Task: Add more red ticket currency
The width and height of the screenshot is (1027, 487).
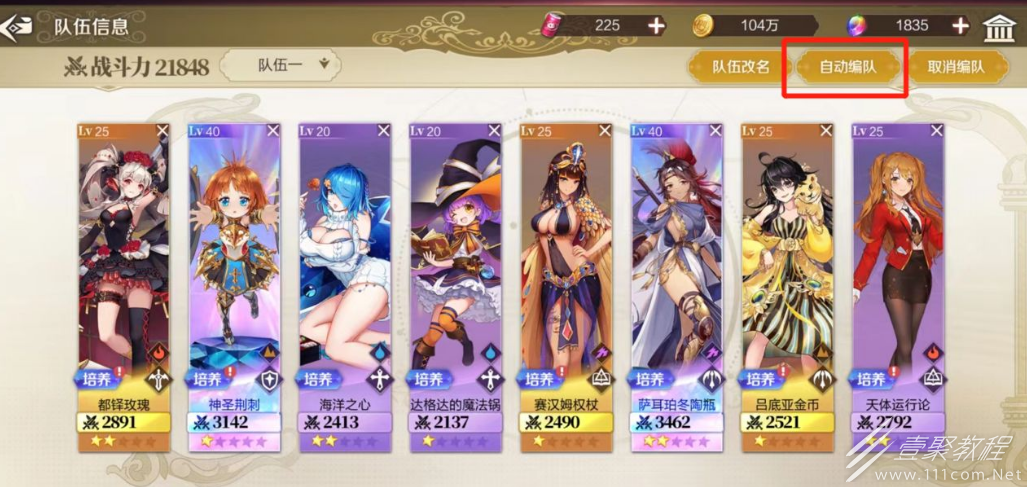Action: [656, 26]
